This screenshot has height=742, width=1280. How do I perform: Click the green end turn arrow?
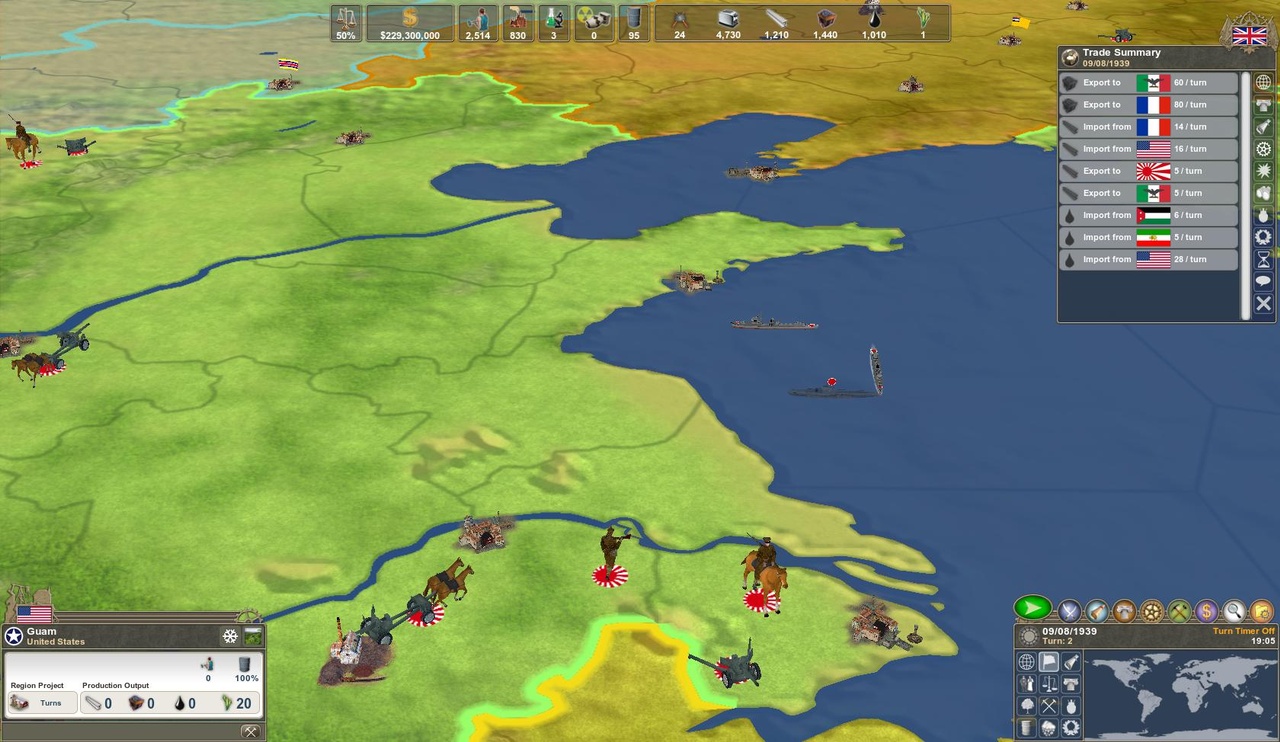pyautogui.click(x=1033, y=608)
